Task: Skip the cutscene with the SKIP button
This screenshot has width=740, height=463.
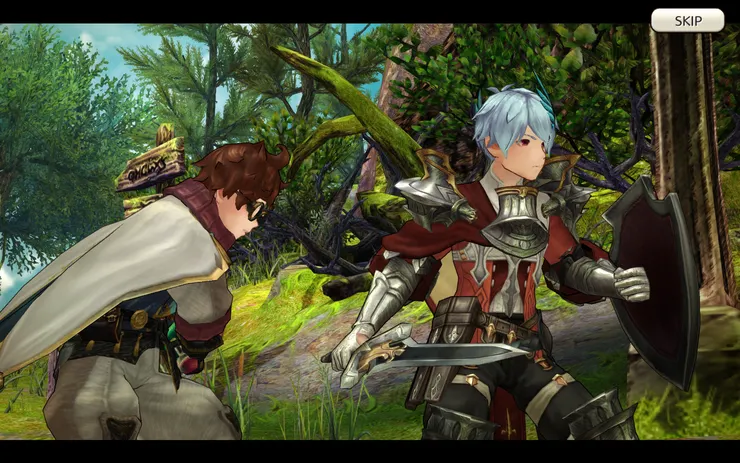Action: (687, 20)
